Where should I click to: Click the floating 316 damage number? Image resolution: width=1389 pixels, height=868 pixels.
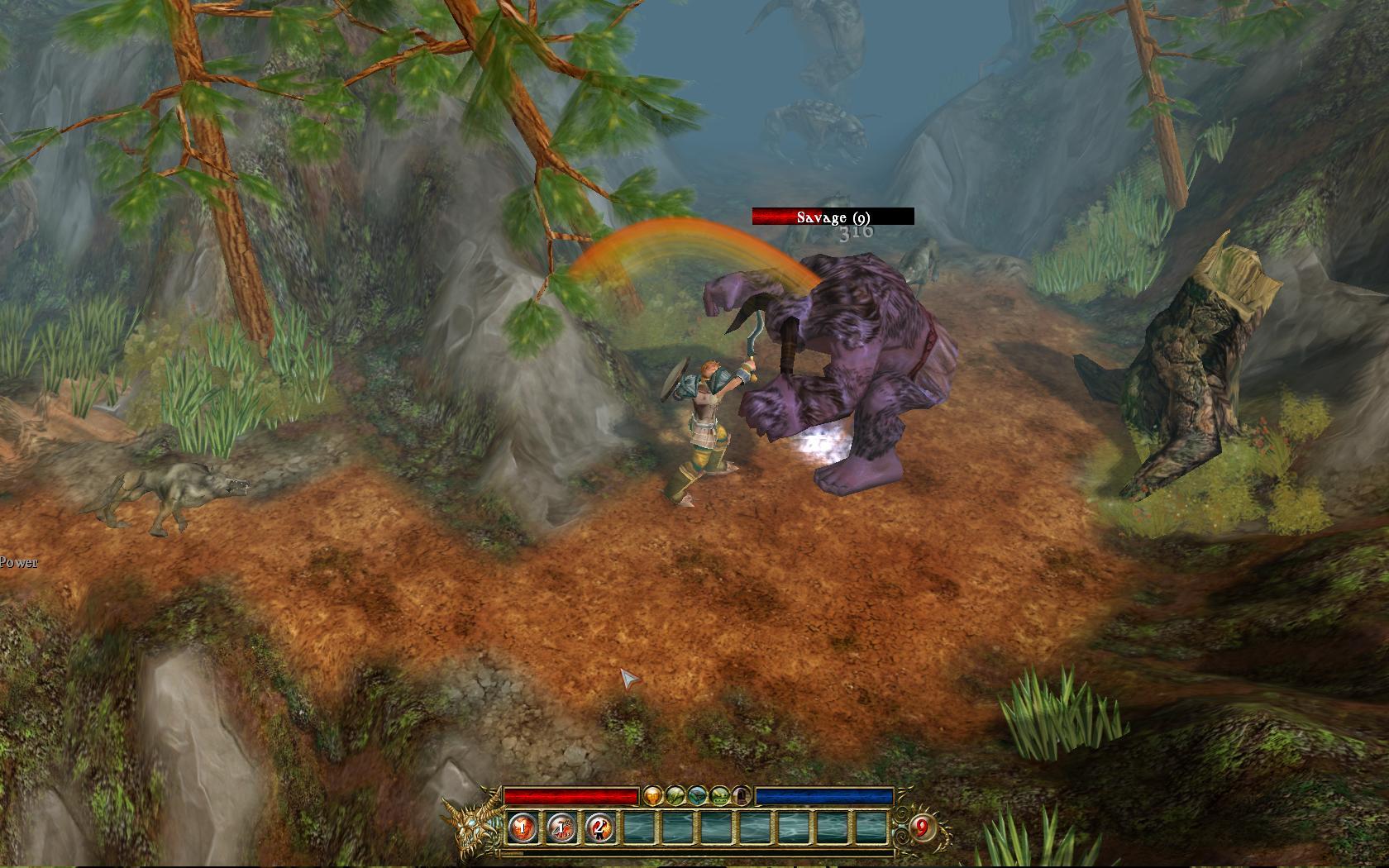pos(854,234)
